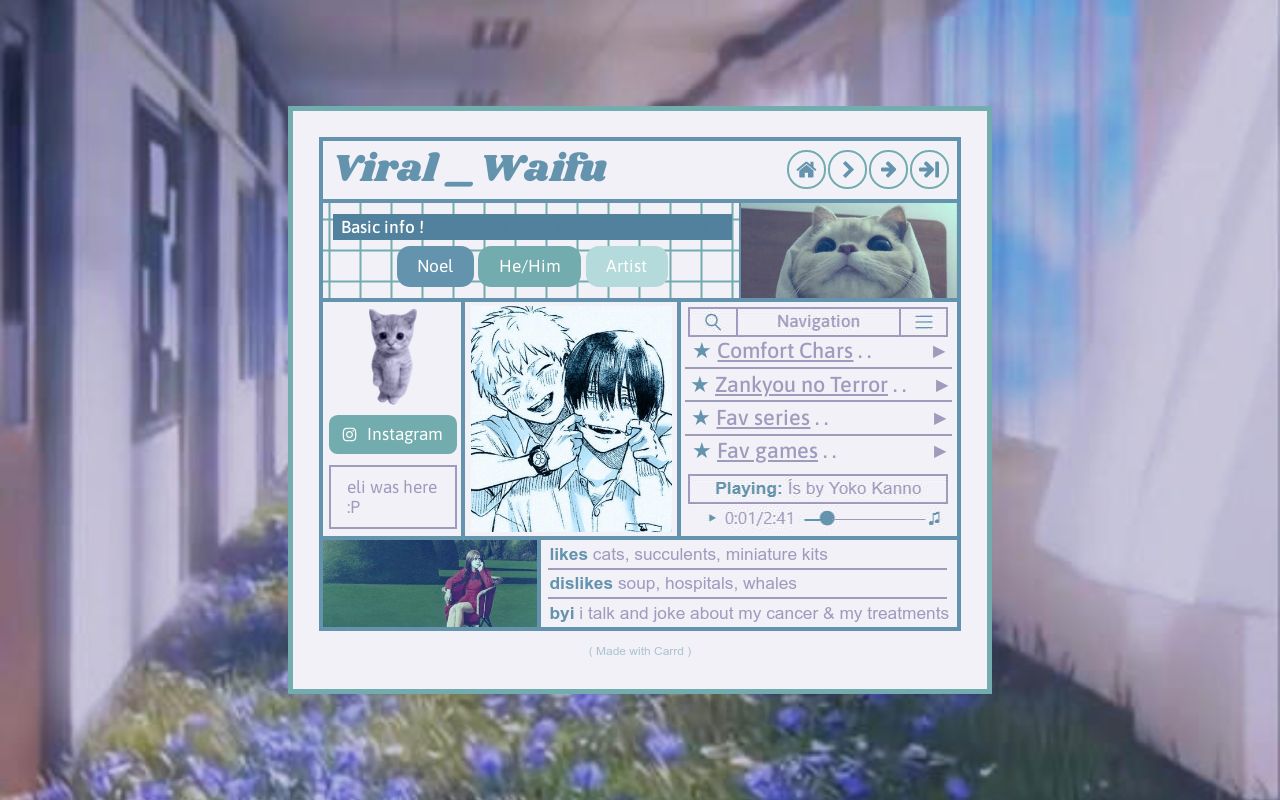Click the manga duo illustration
1280x800 pixels.
[571, 419]
